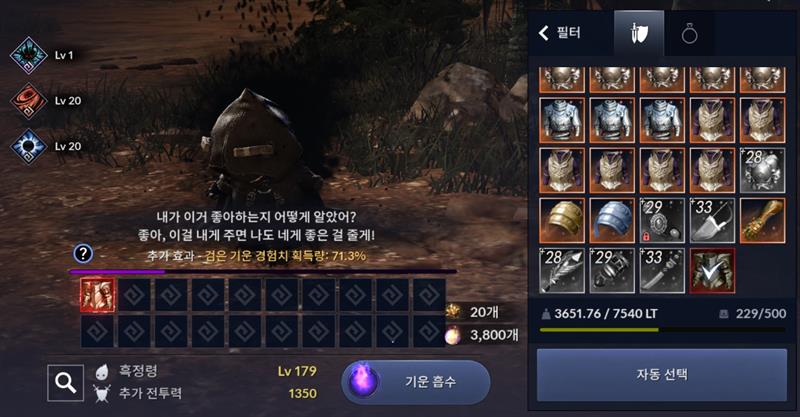The width and height of the screenshot is (800, 417).
Task: Deselect the checkmarked armor item
Action: click(x=710, y=269)
